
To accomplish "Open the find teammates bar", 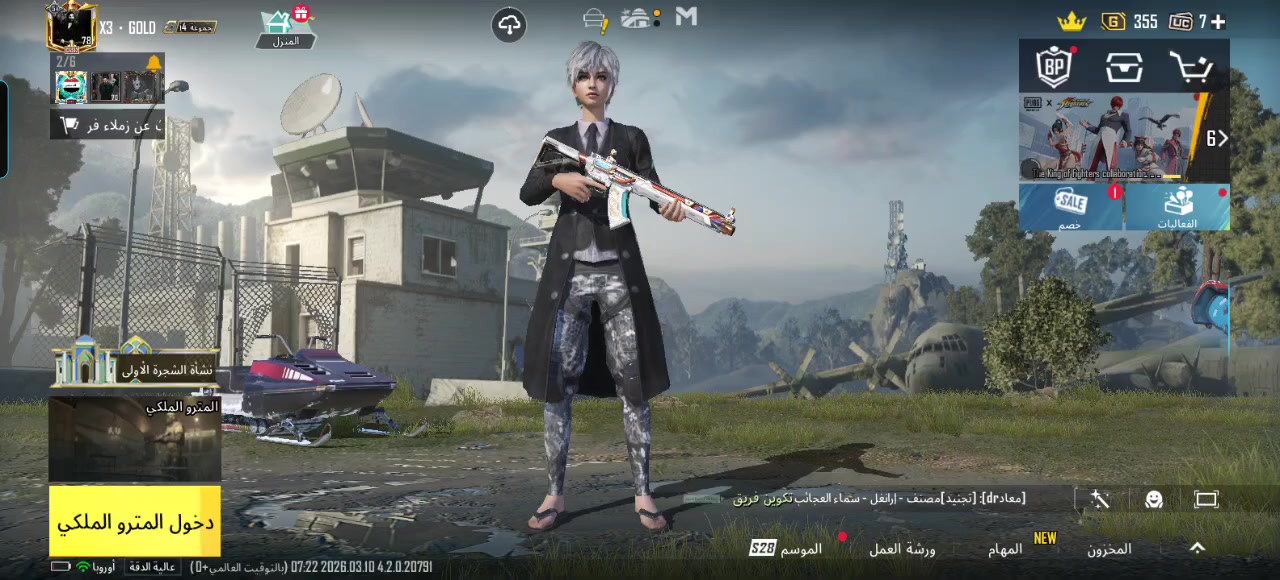I will point(108,125).
